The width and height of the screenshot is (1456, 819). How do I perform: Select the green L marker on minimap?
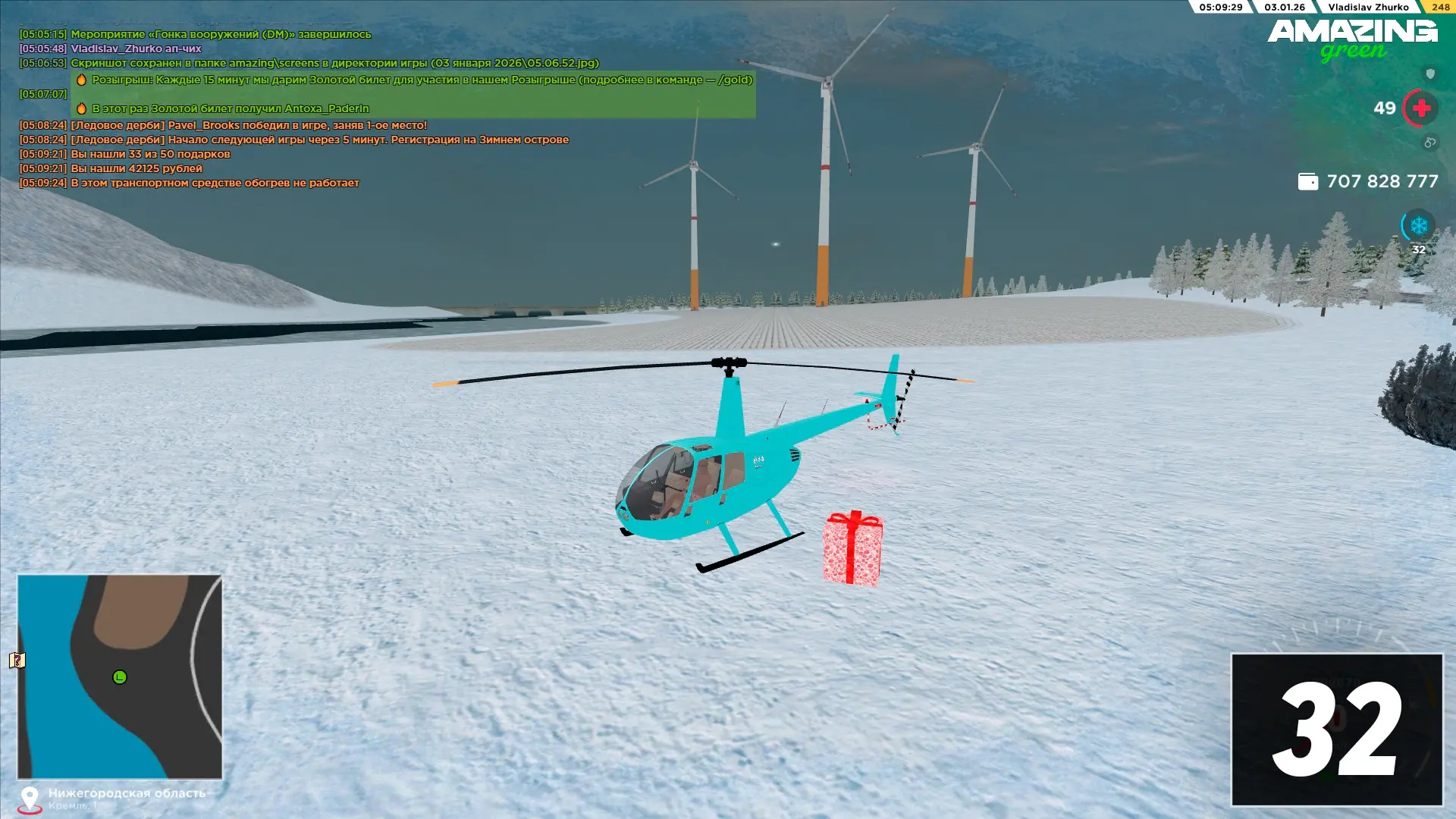[x=120, y=677]
